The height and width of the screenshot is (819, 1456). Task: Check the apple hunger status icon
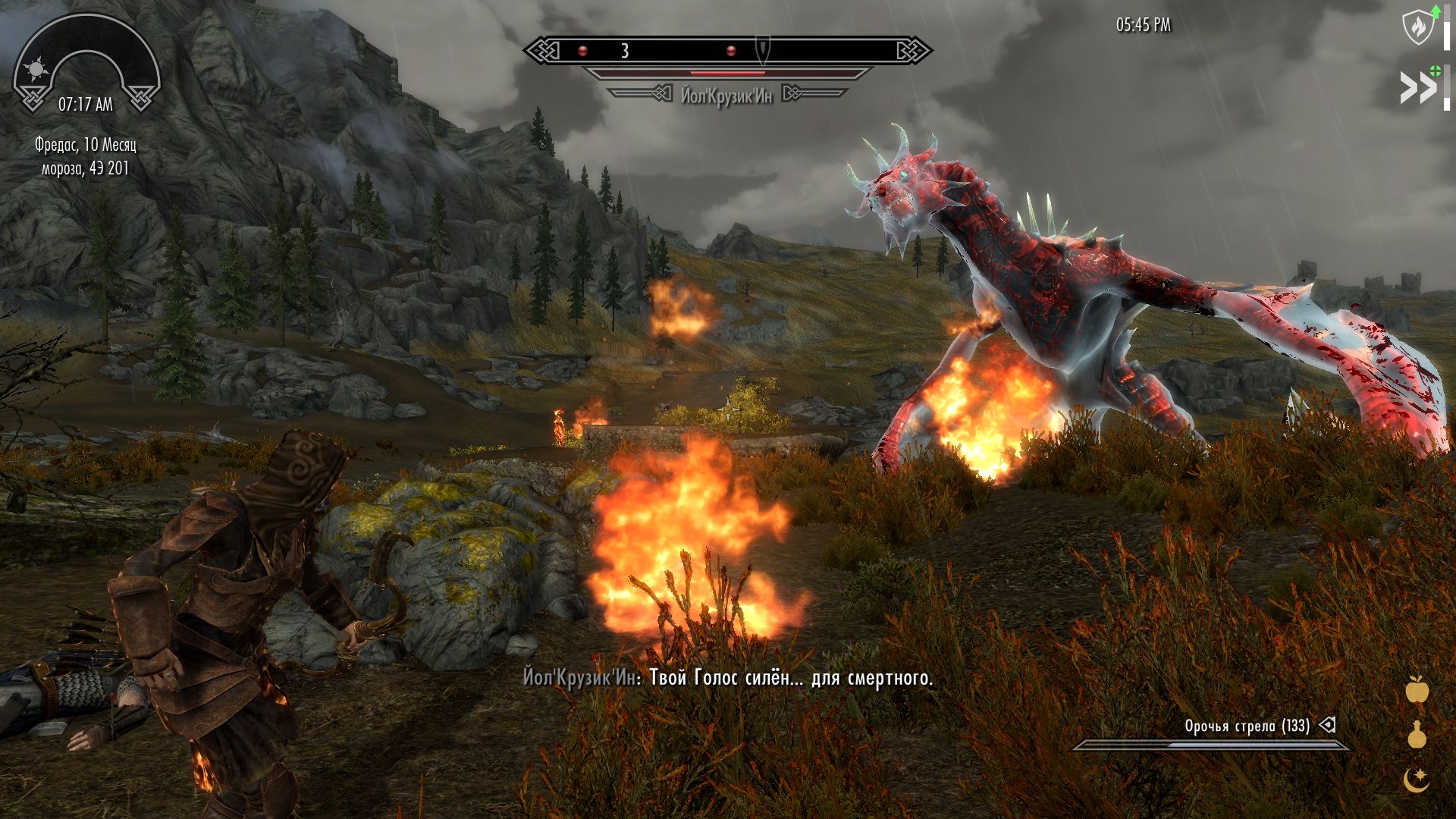1417,689
